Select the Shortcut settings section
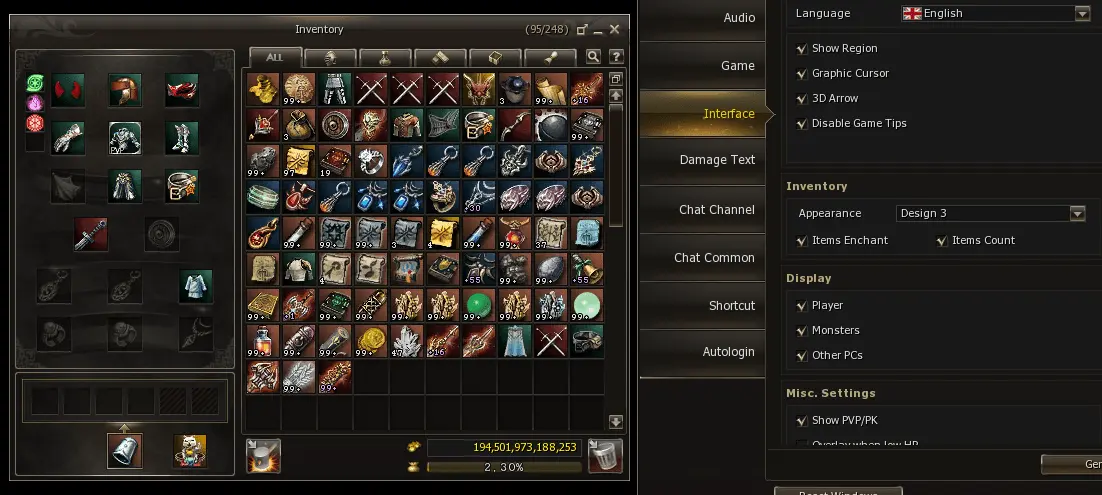The width and height of the screenshot is (1102, 495). 731,306
